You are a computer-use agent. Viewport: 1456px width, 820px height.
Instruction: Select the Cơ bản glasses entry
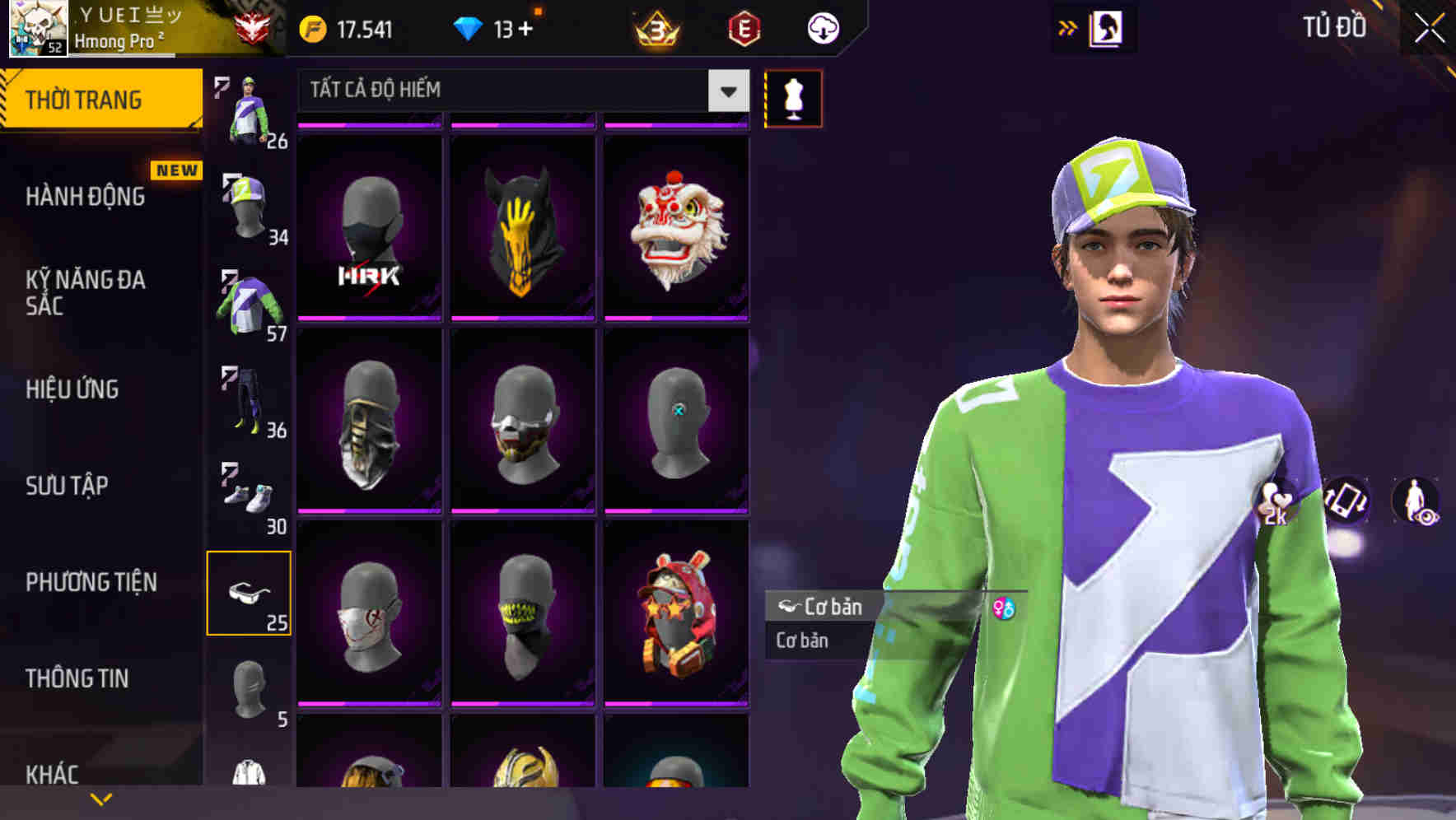(842, 607)
